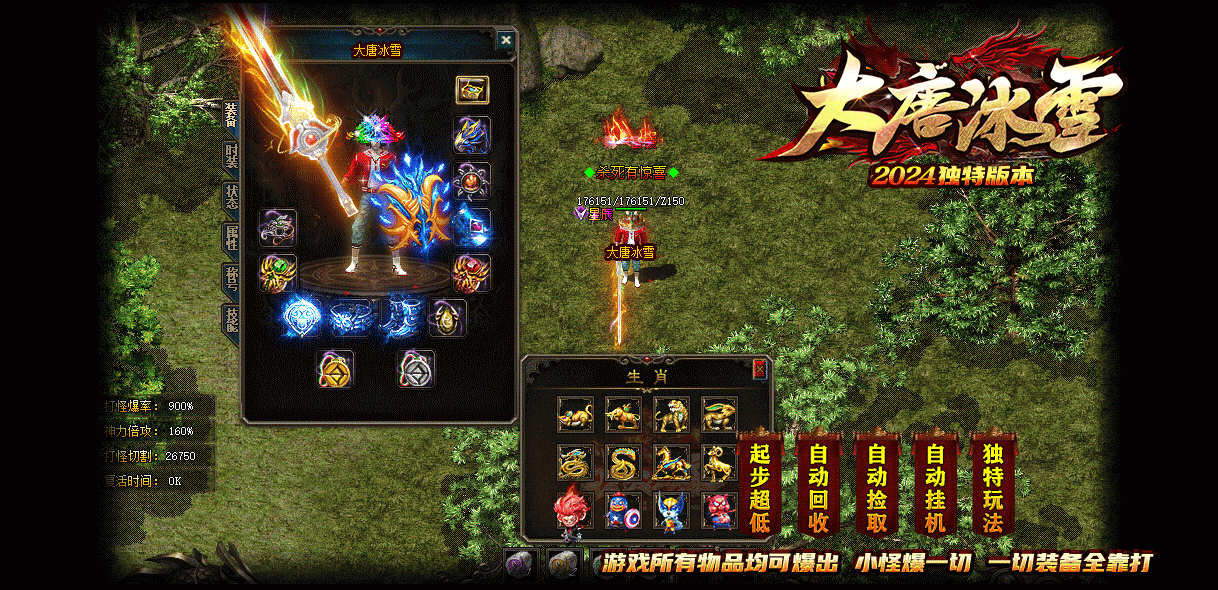Select the gold coin medal equipment slot

click(x=335, y=369)
